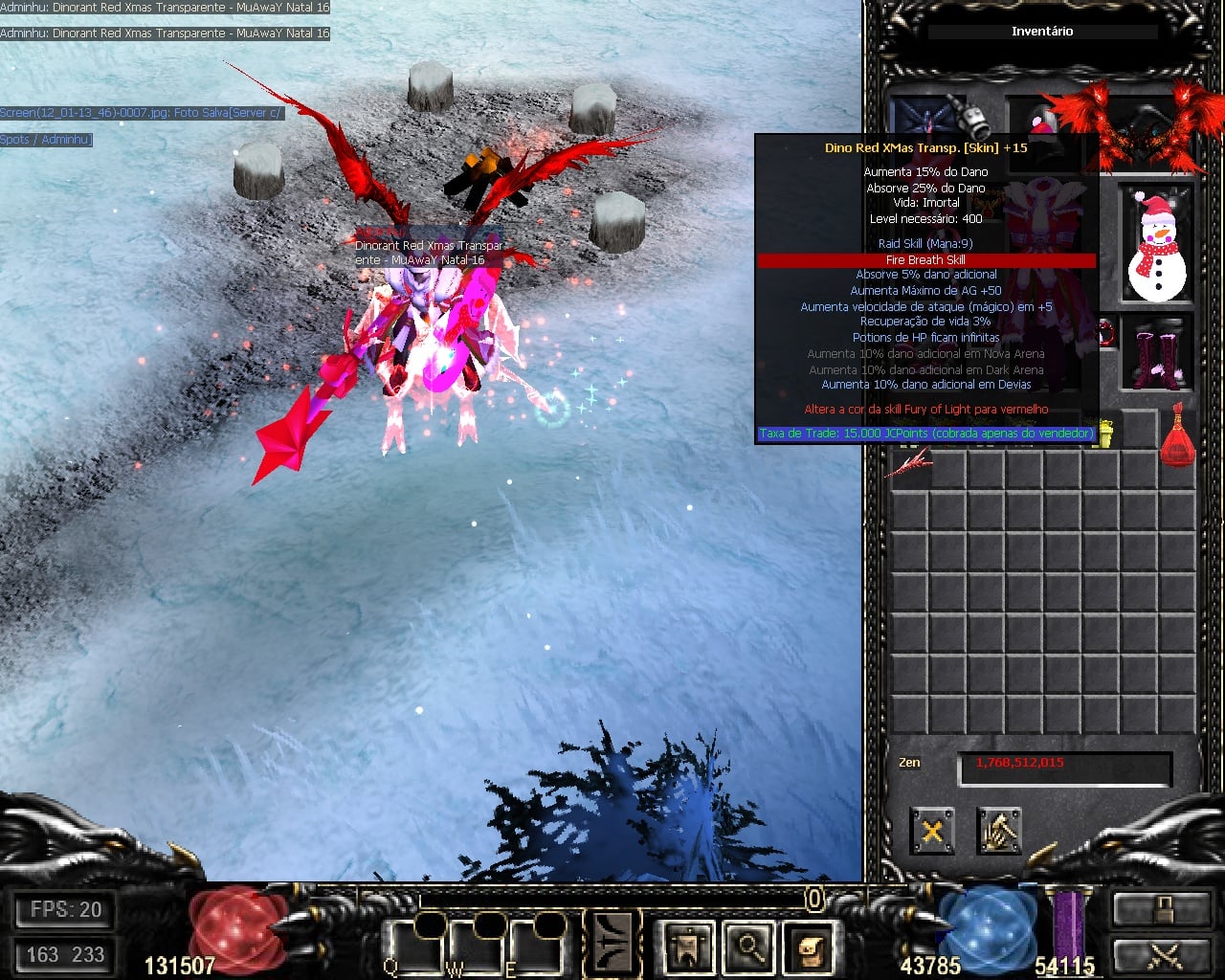Click the padlock button in the bottom corner
This screenshot has height=980, width=1225.
pyautogui.click(x=1159, y=909)
